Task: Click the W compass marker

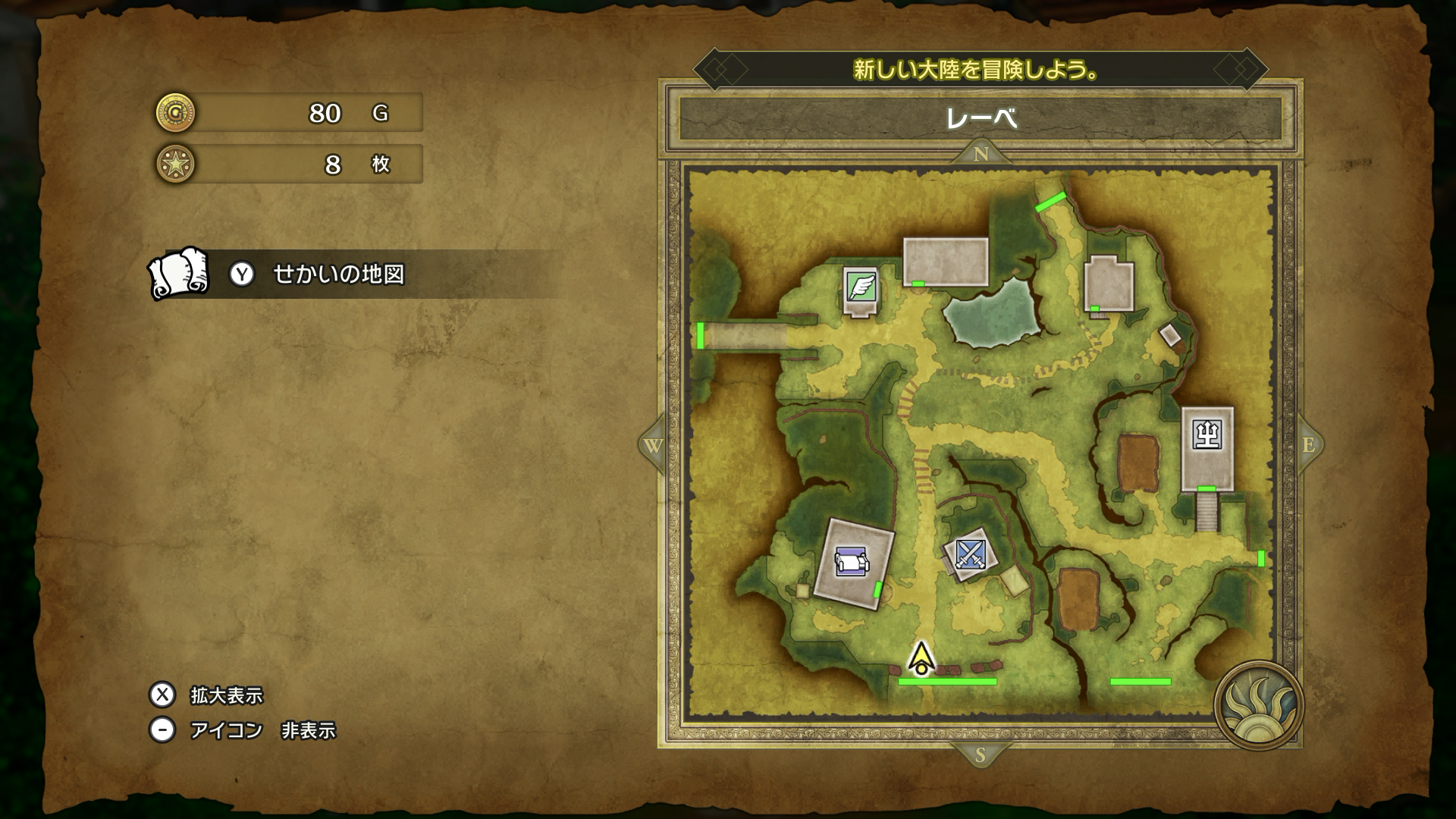Action: tap(653, 445)
